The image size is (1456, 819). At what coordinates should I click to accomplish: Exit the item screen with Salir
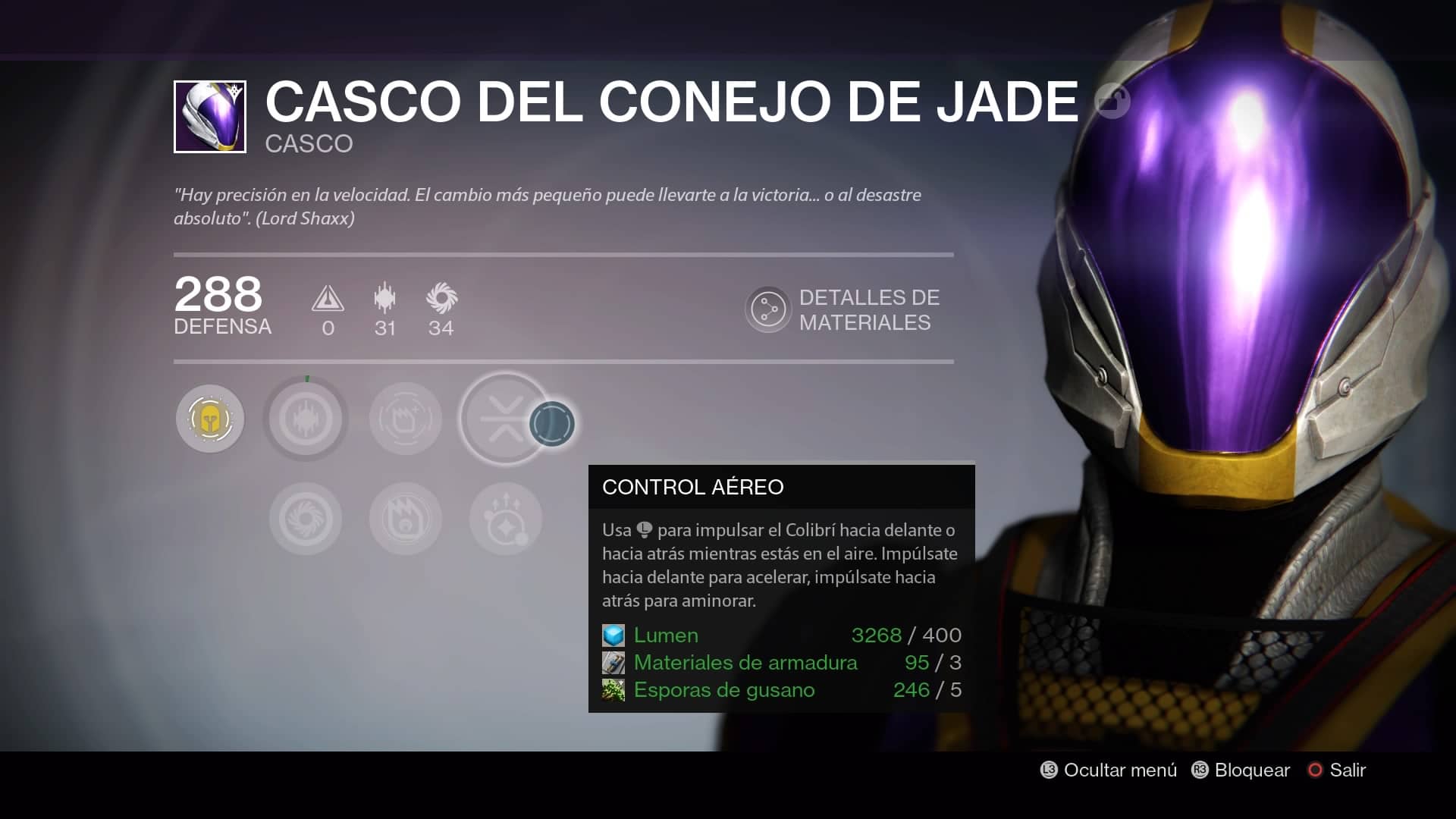pyautogui.click(x=1337, y=770)
